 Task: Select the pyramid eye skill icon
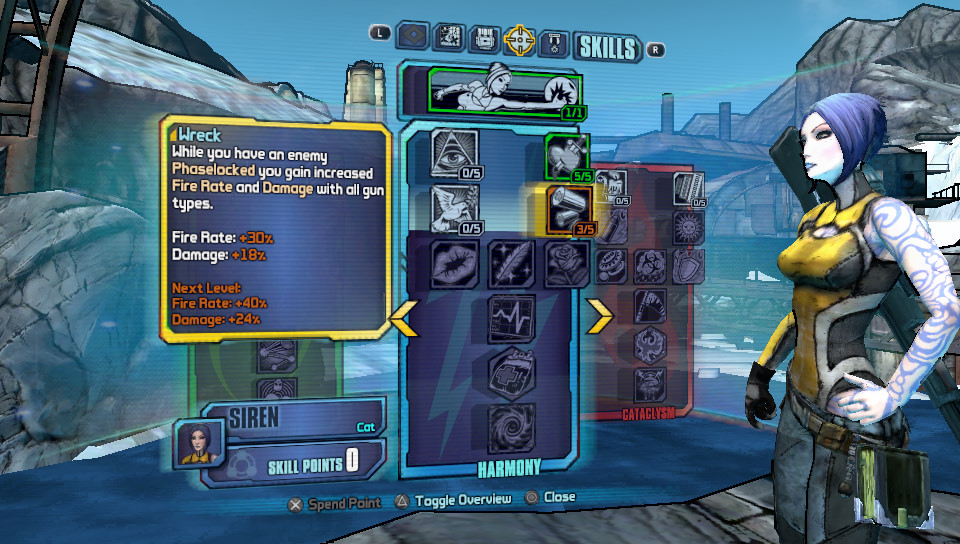(454, 152)
